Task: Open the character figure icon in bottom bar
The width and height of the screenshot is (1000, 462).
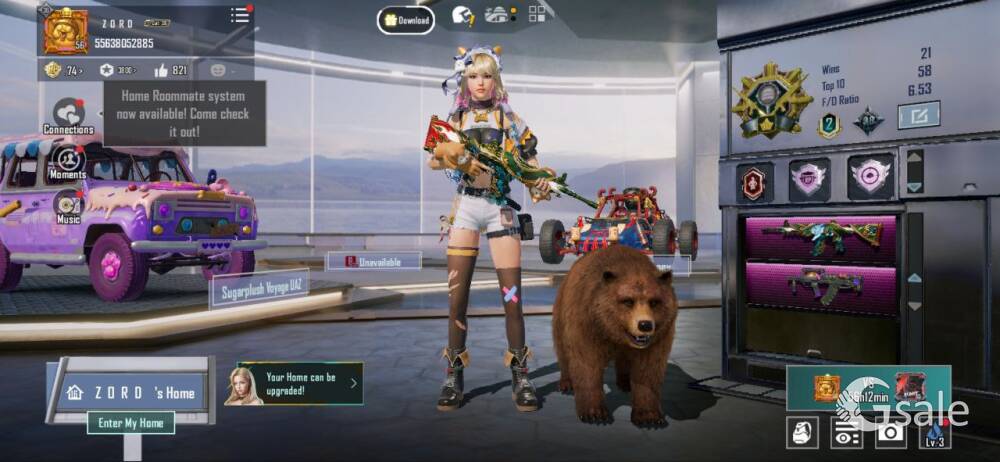Action: 803,432
